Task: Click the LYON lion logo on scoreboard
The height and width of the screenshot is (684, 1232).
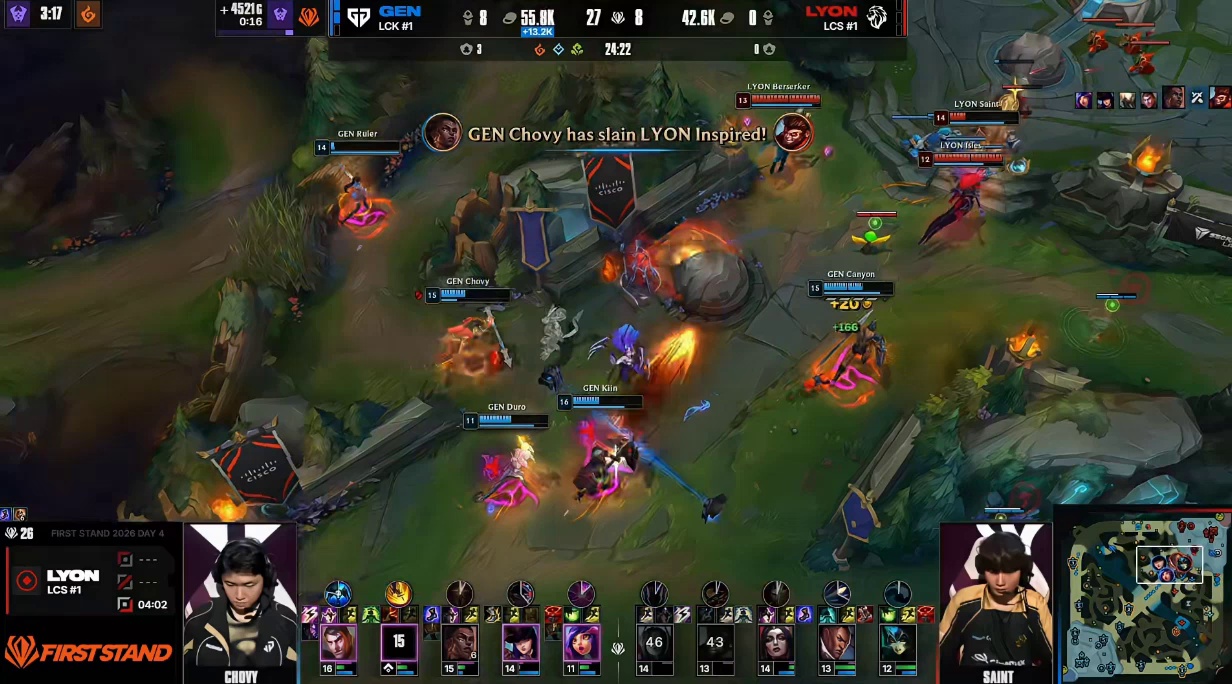Action: click(878, 16)
